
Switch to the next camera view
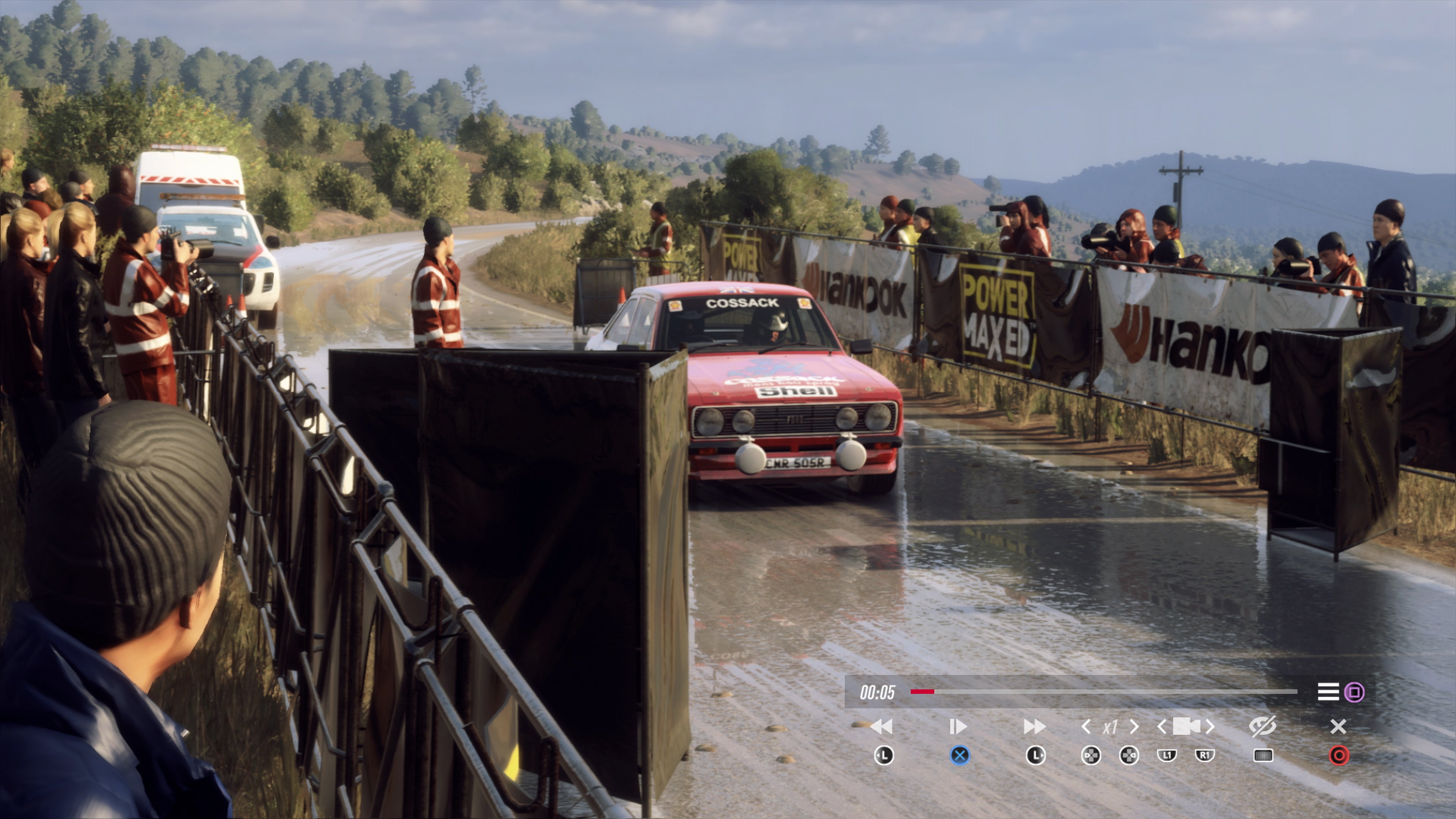pyautogui.click(x=1210, y=726)
